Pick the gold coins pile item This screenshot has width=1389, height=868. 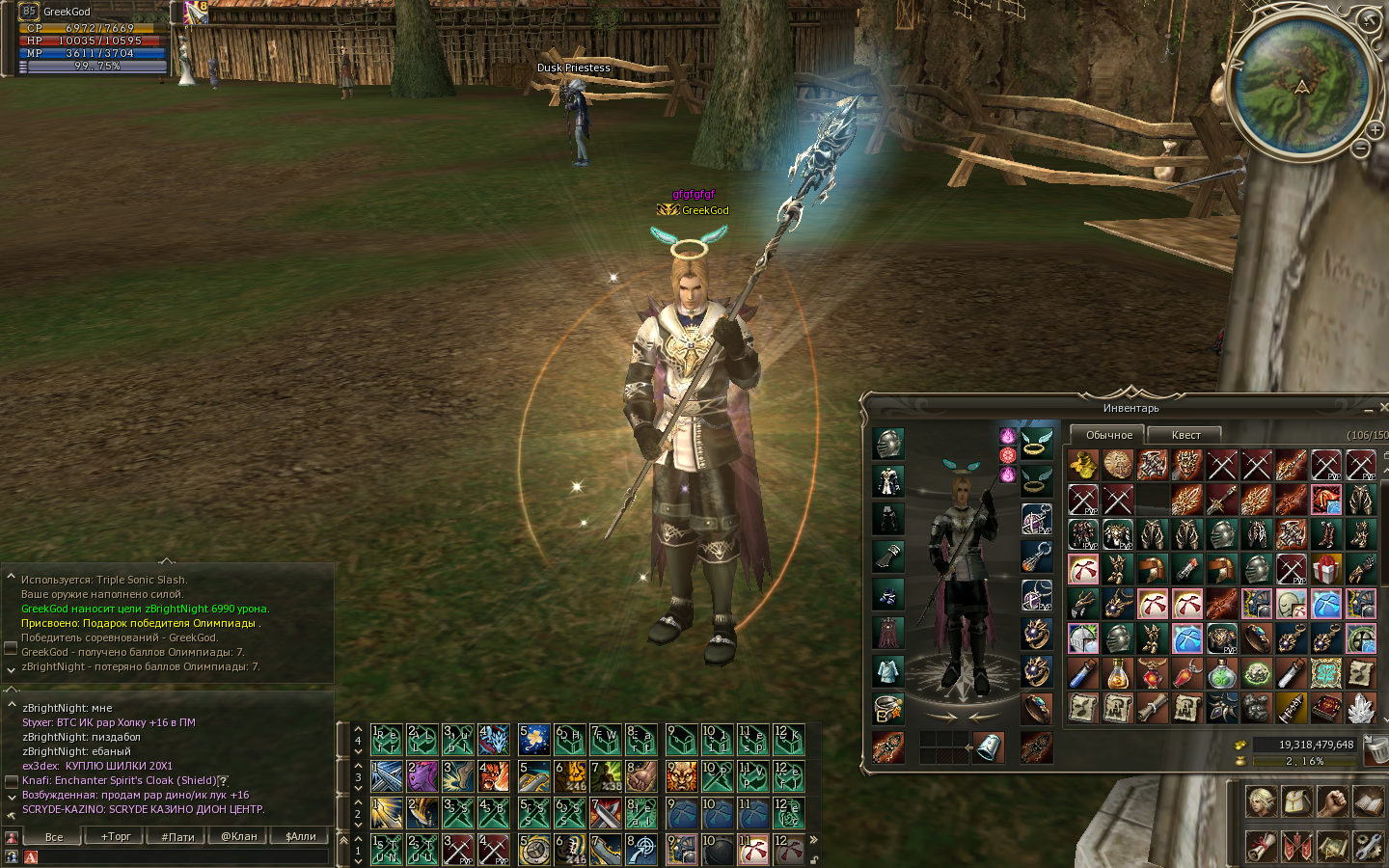1083,465
